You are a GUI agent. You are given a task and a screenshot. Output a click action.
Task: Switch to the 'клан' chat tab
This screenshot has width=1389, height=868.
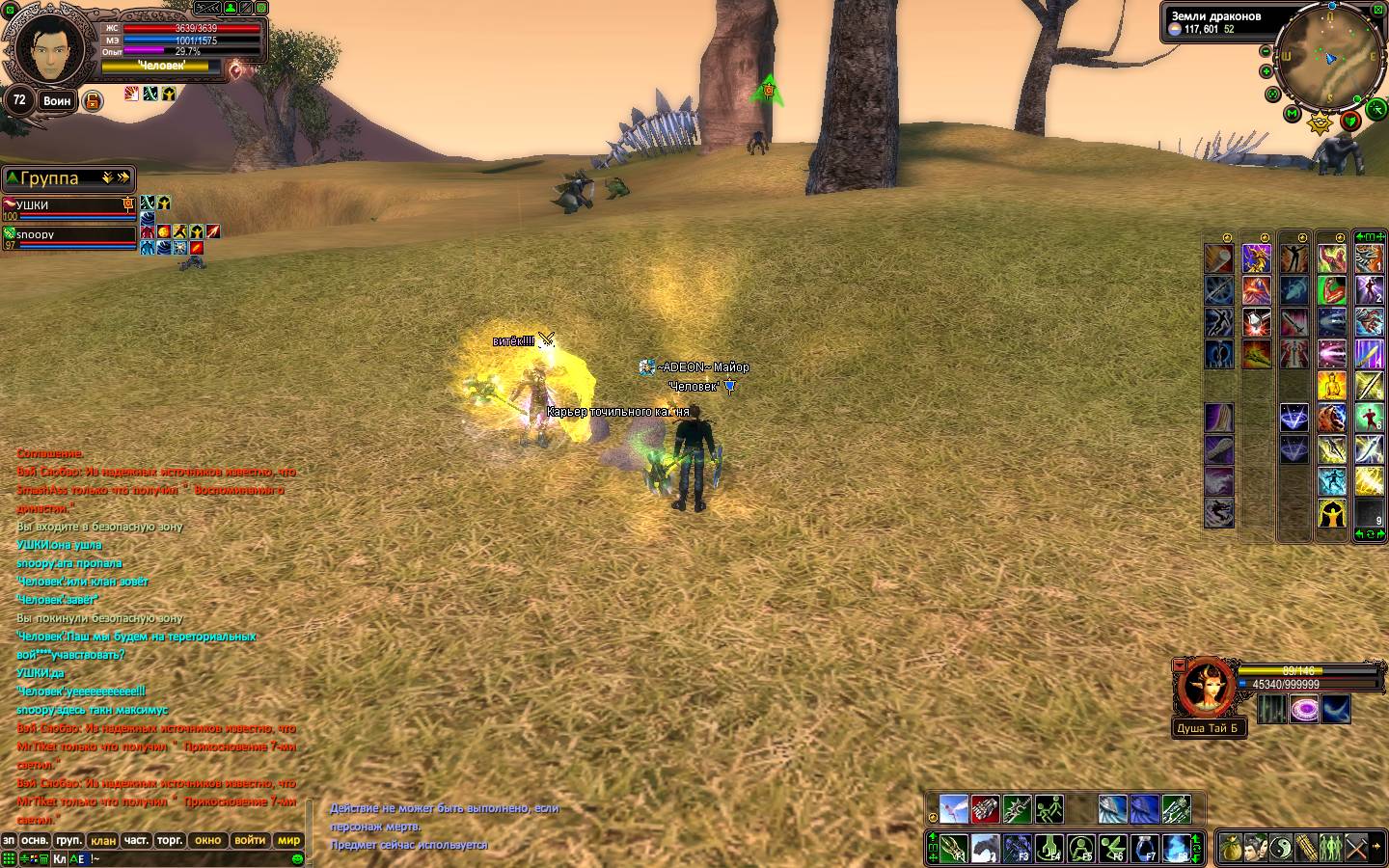point(103,840)
